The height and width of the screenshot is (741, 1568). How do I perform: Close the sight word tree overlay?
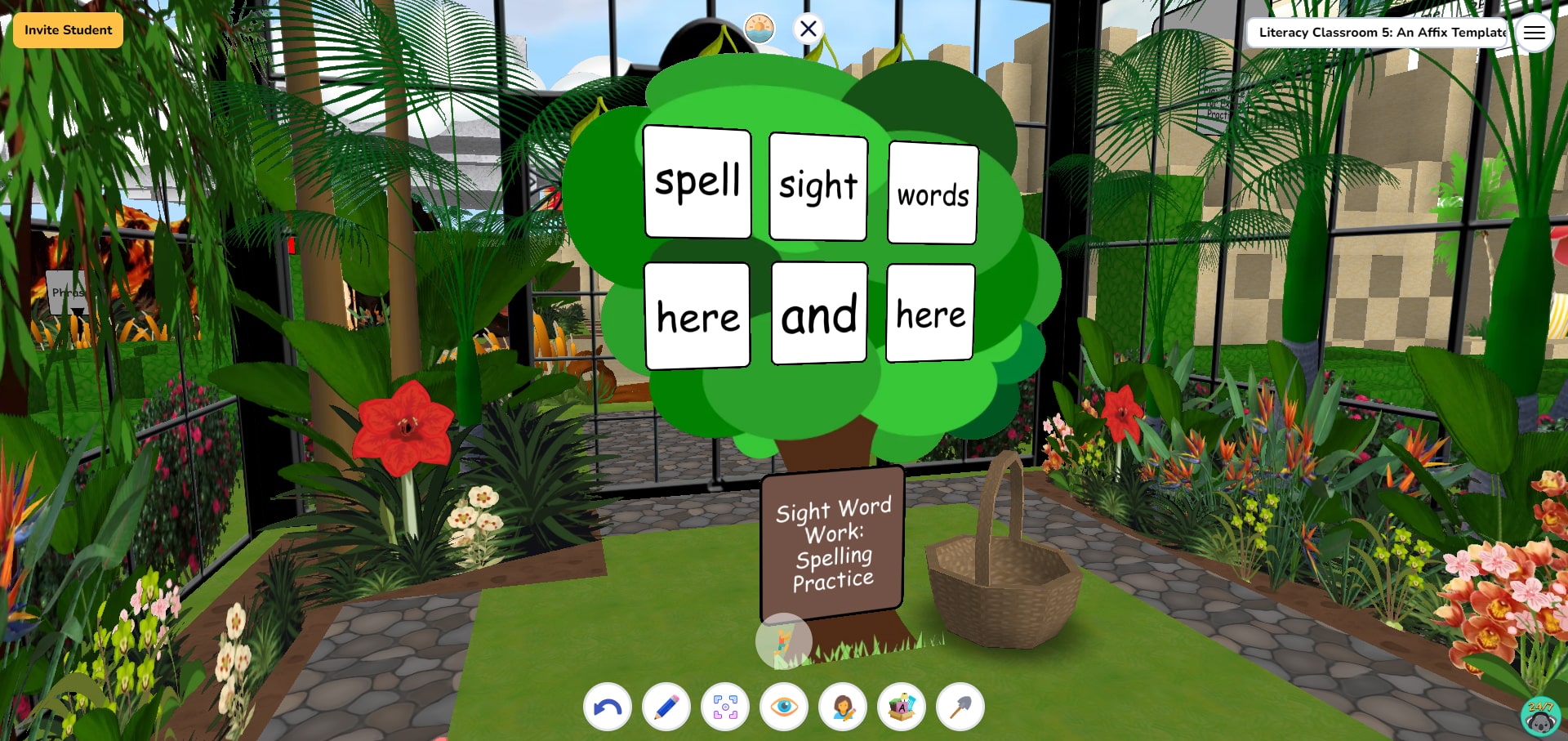(x=808, y=29)
